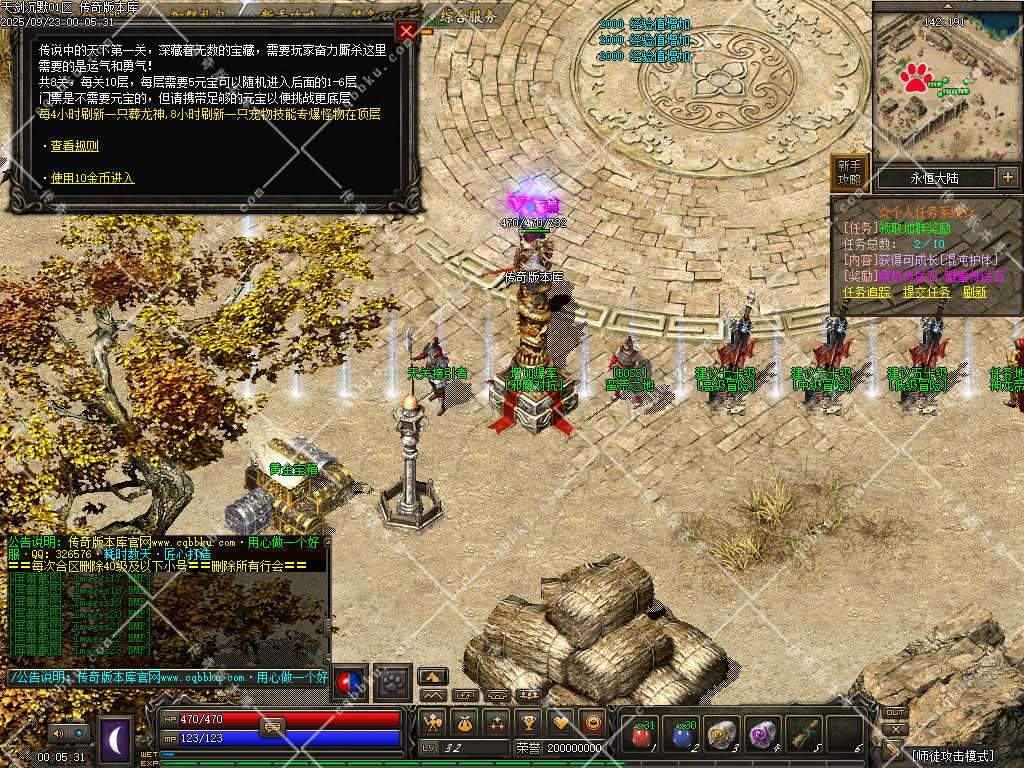Open the character panel warrior icon
This screenshot has height=768, width=1024.
click(432, 722)
